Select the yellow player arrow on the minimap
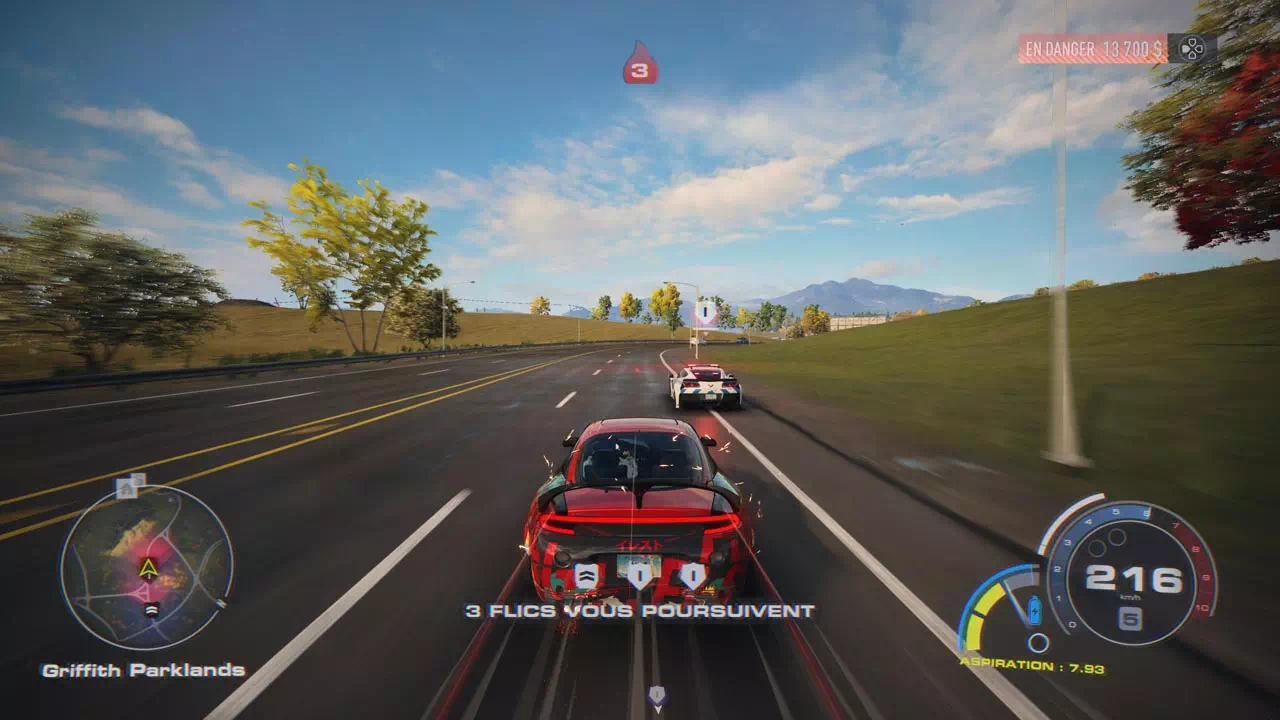This screenshot has width=1280, height=720. point(148,569)
